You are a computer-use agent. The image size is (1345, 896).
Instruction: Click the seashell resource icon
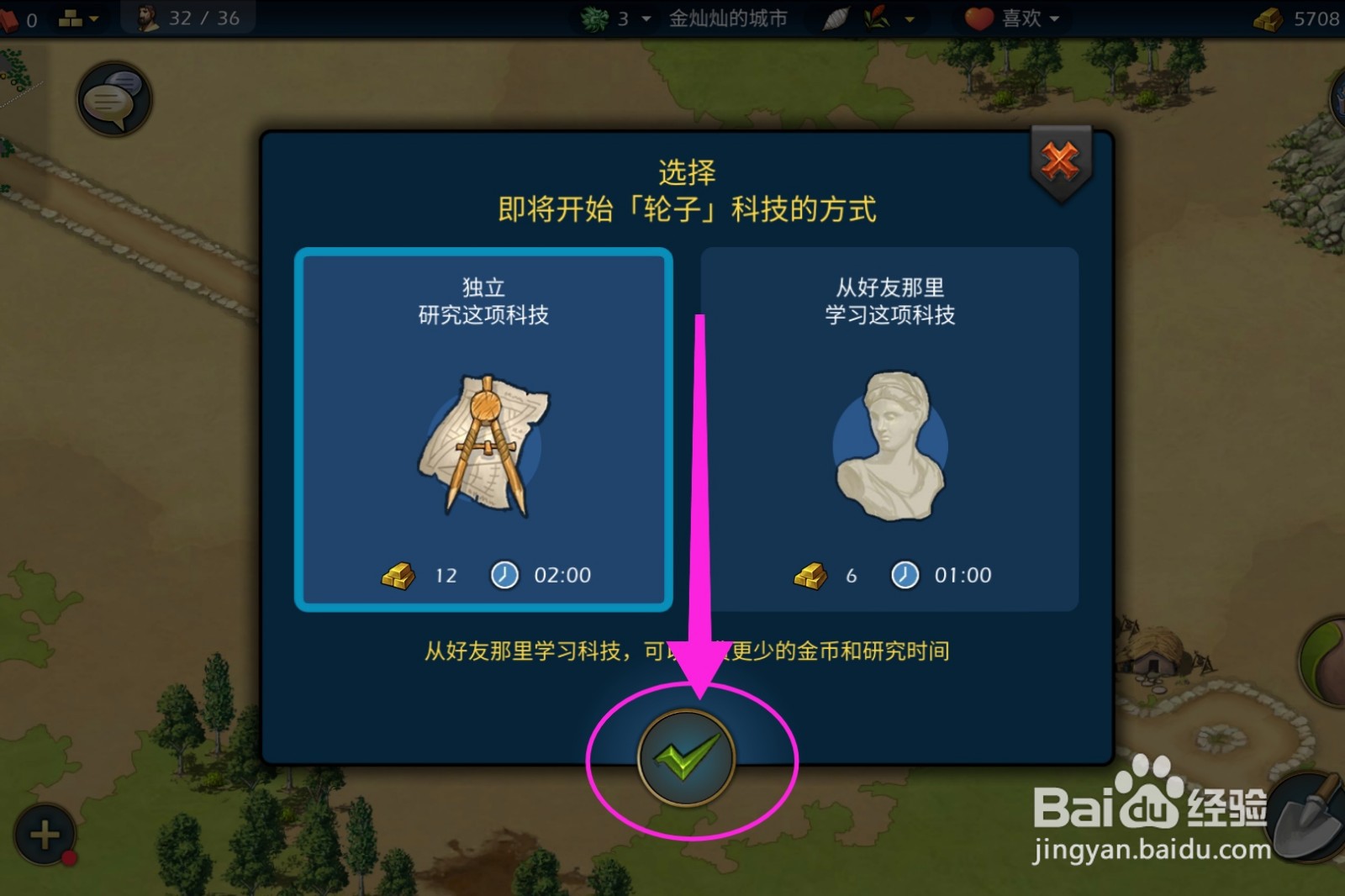coord(835,17)
